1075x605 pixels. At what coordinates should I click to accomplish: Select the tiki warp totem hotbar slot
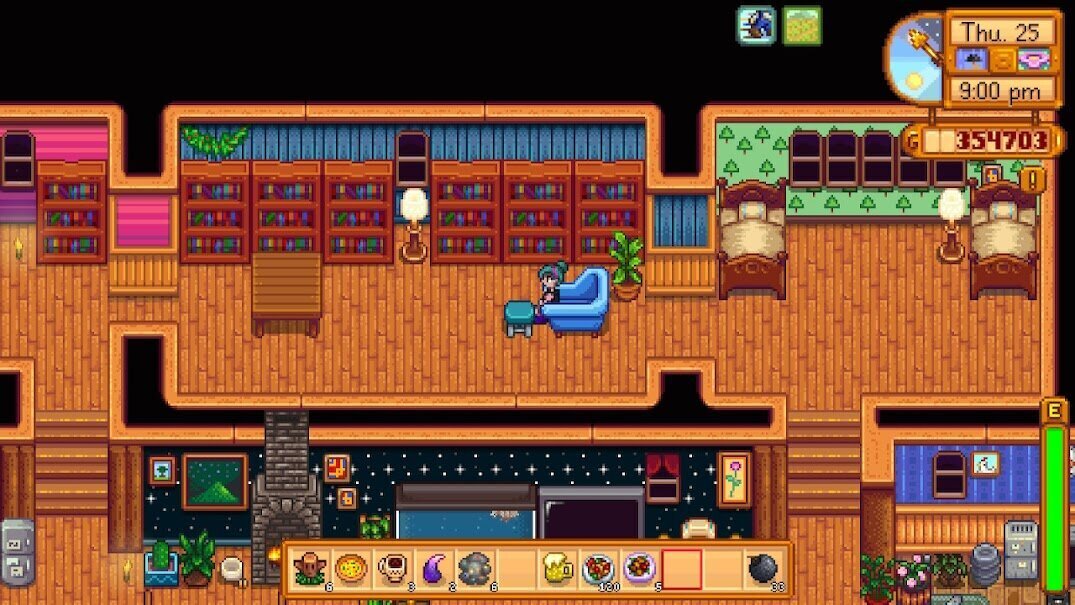click(310, 569)
